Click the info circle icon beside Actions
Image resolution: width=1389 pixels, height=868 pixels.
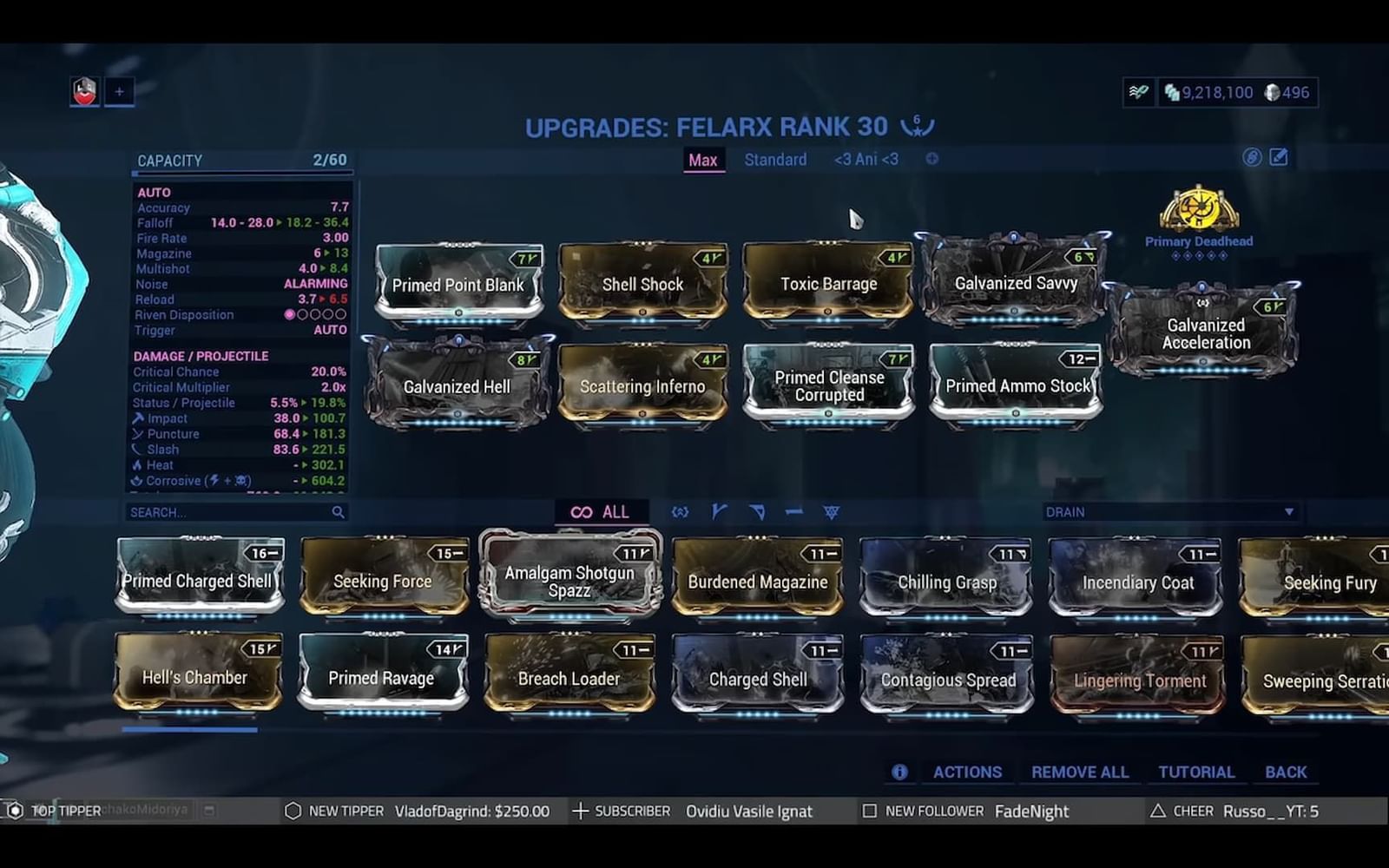pos(901,772)
